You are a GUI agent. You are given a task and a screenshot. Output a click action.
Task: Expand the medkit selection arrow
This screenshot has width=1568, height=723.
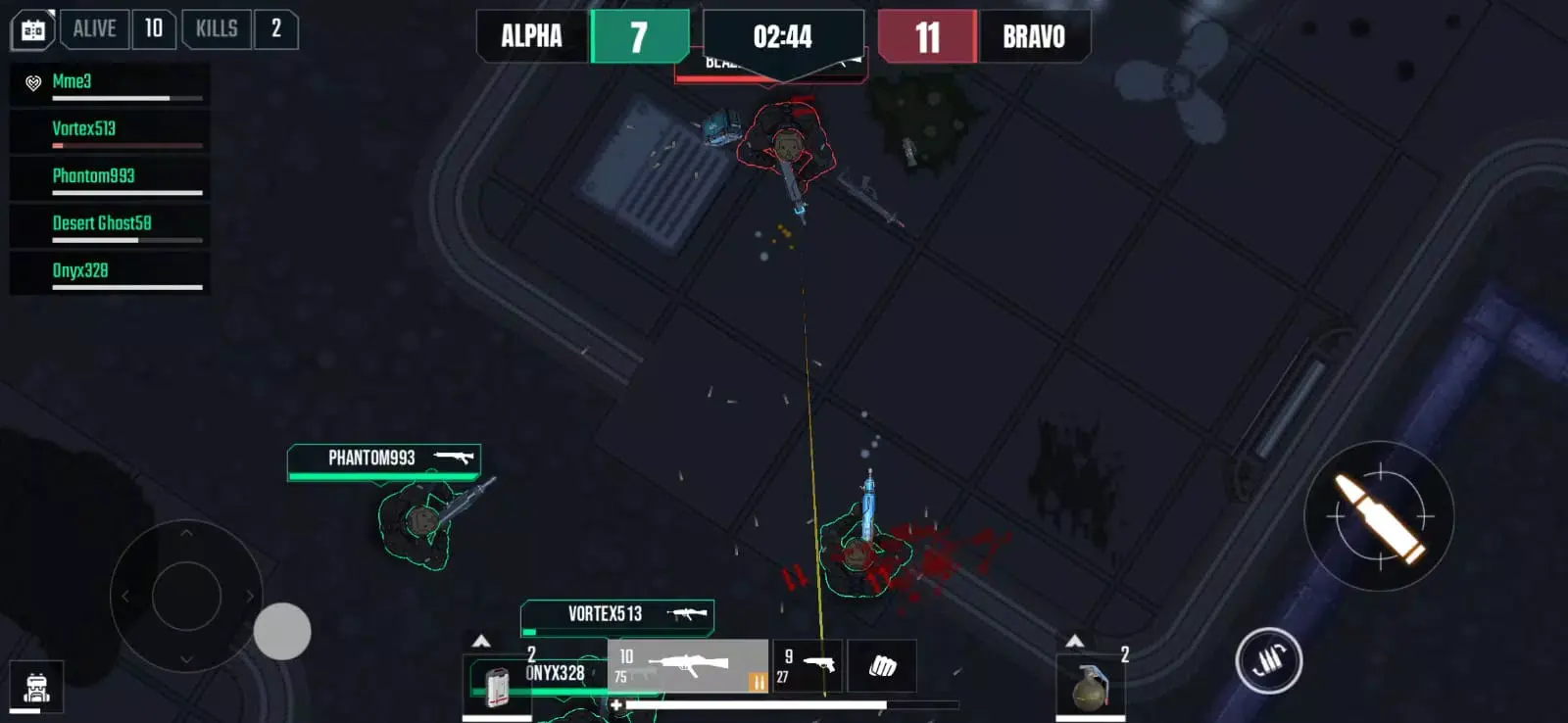pos(481,641)
